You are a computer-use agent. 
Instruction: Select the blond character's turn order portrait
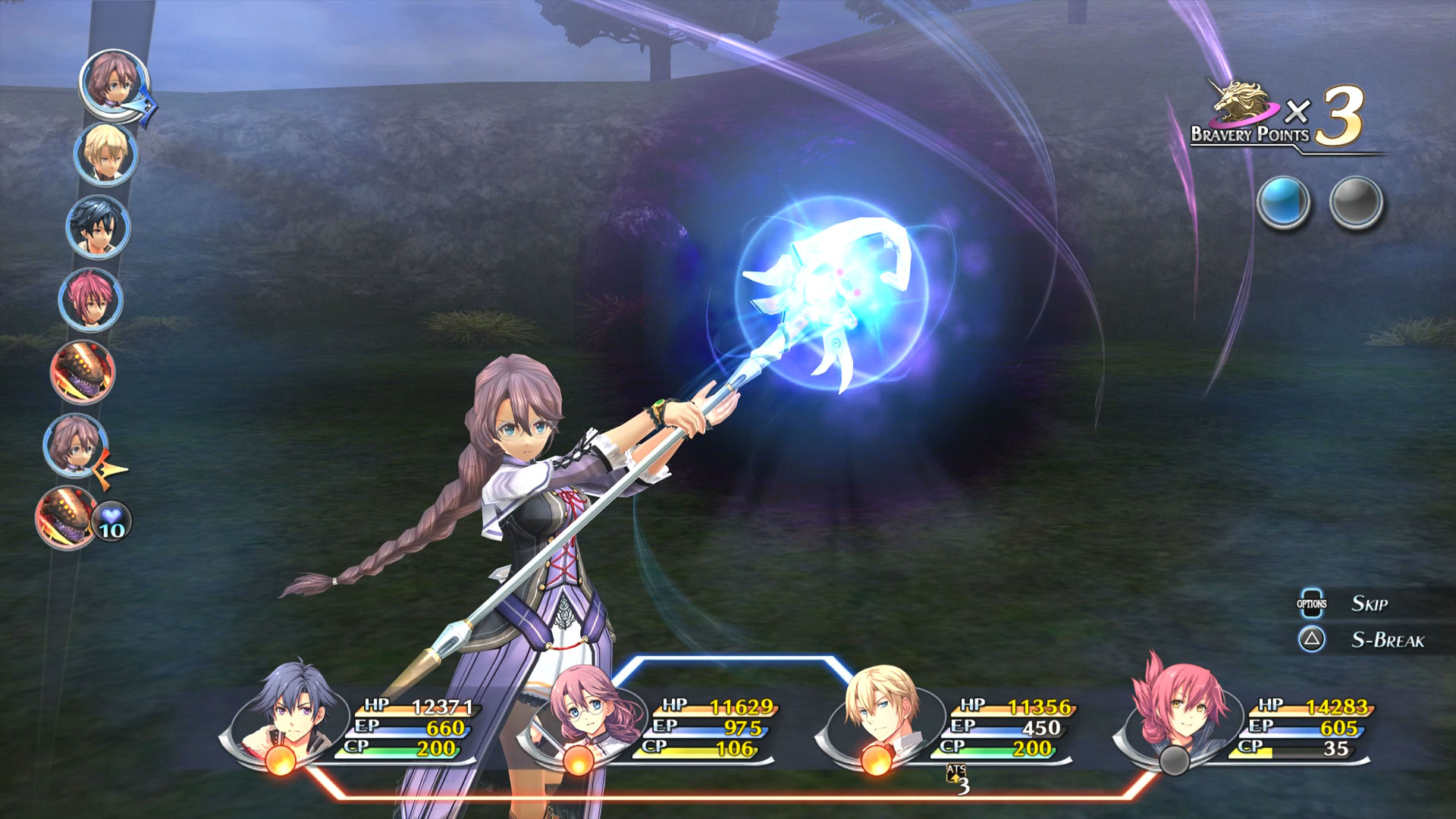(x=105, y=155)
